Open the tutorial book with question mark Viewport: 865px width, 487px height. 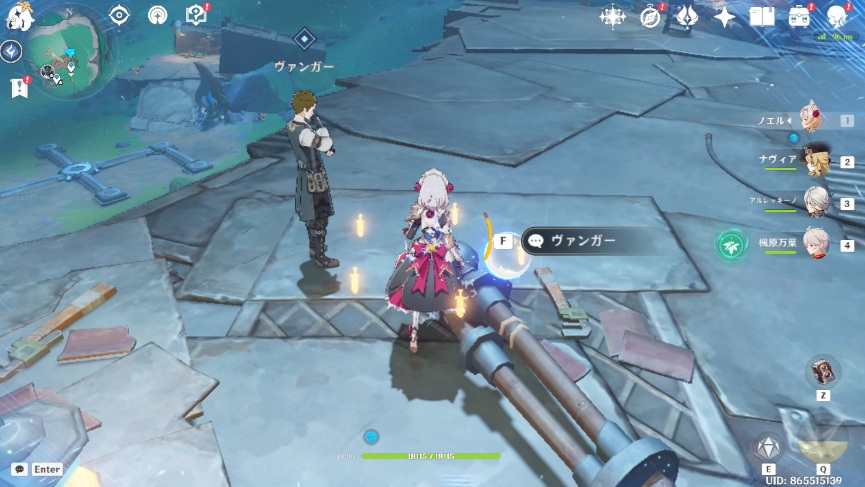[195, 15]
